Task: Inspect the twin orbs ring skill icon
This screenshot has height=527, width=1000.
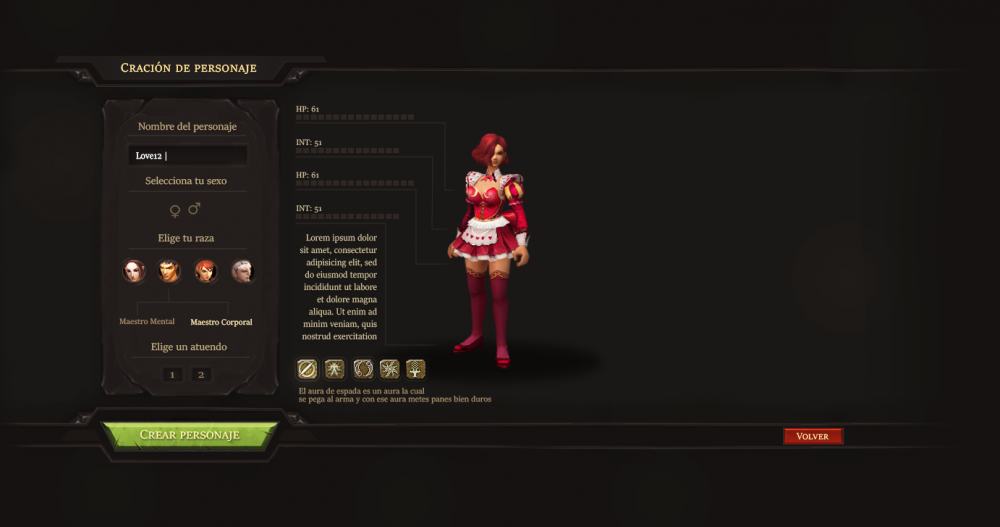Action: (x=363, y=369)
